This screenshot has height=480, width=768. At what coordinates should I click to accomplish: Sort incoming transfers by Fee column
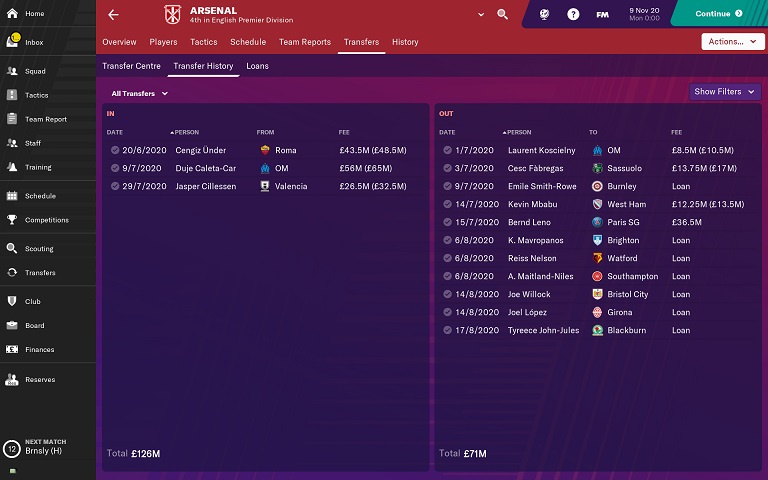346,132
